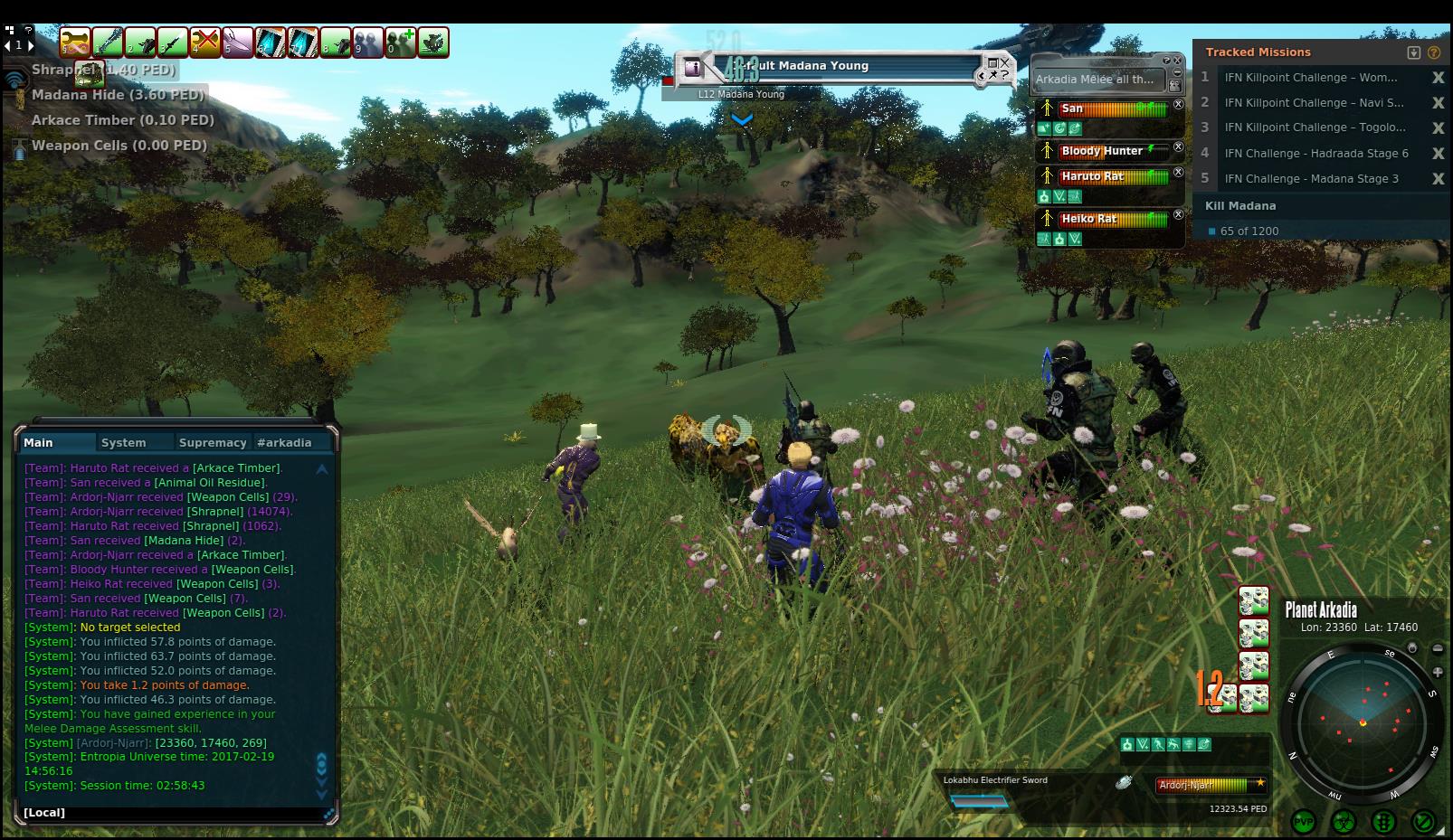Close the Arkadia Melee team panel
This screenshot has width=1453, height=840.
tap(1177, 60)
